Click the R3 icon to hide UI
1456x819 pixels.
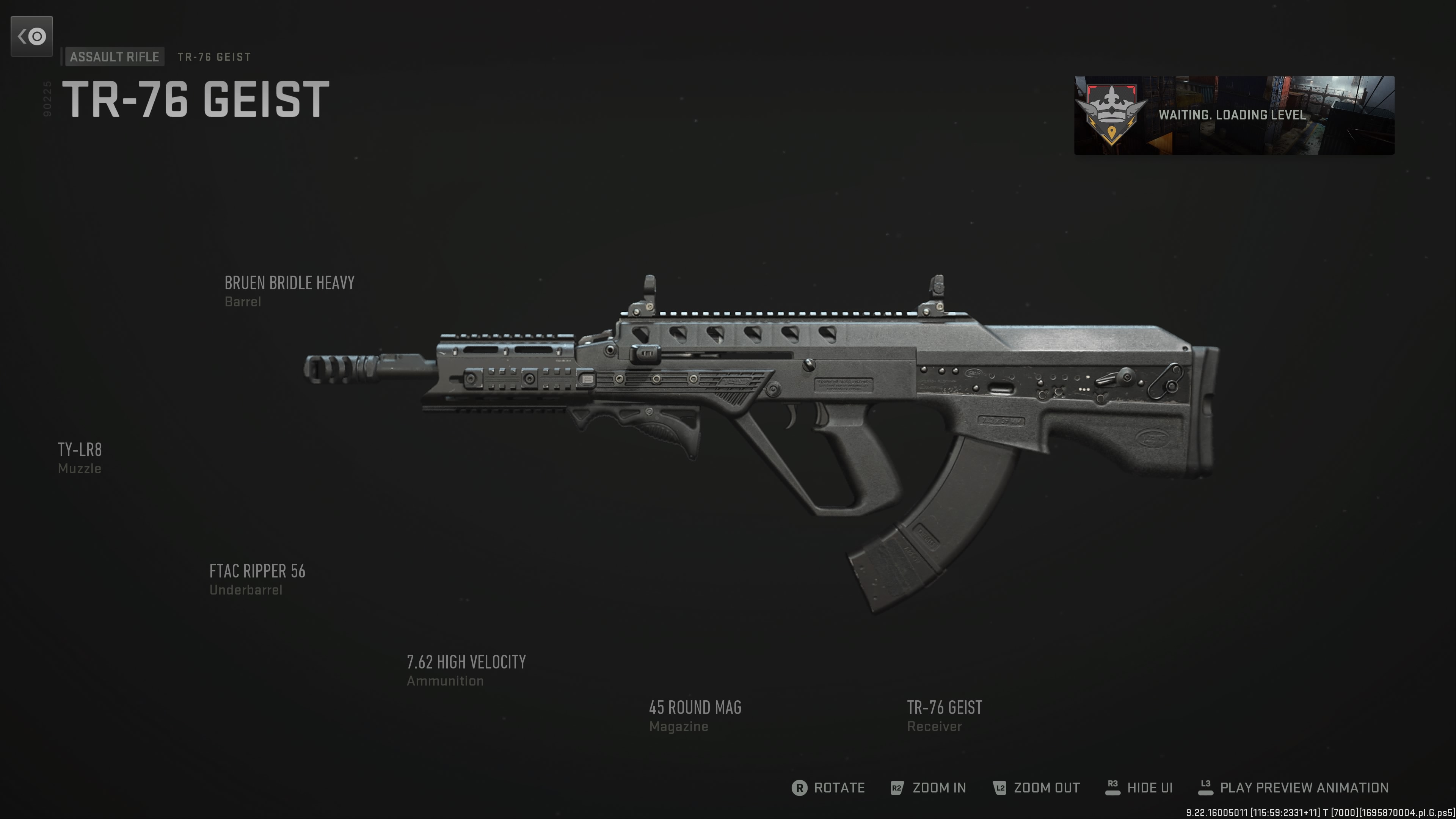(1114, 788)
